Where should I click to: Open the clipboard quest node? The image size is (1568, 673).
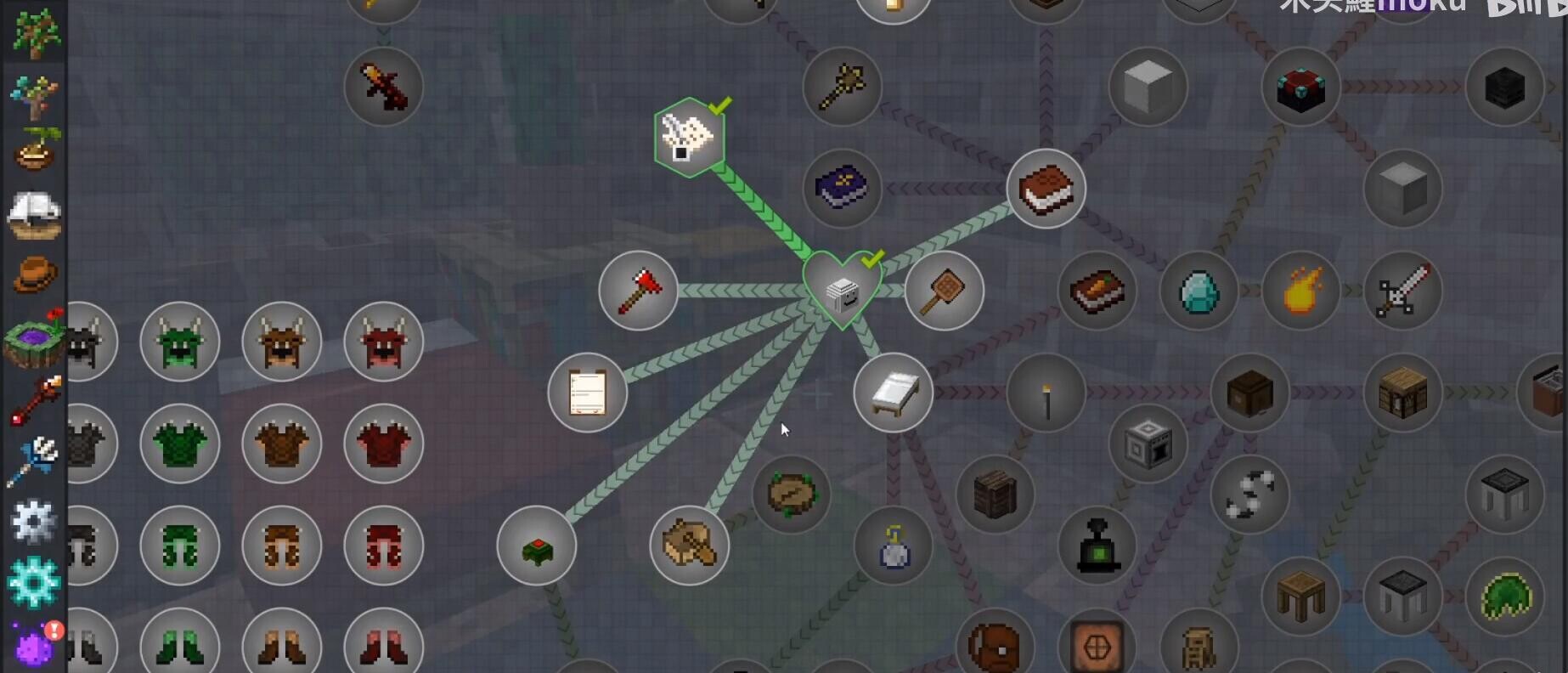pos(587,393)
